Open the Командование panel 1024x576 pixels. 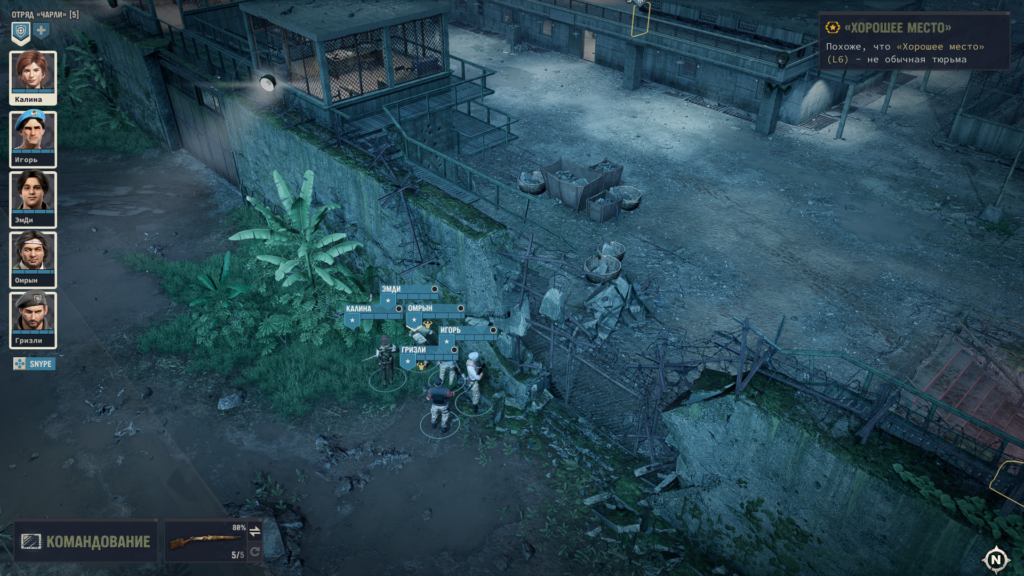[86, 542]
